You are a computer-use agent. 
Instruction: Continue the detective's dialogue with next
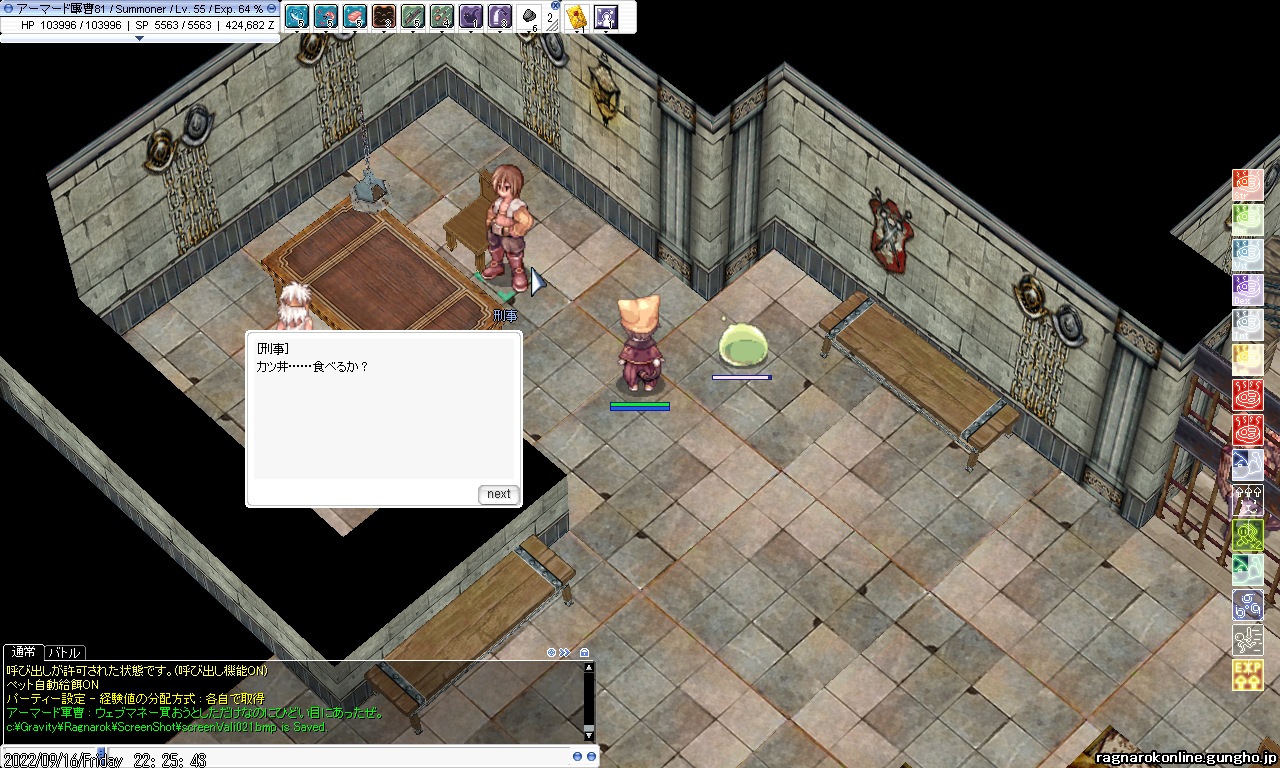click(x=499, y=494)
